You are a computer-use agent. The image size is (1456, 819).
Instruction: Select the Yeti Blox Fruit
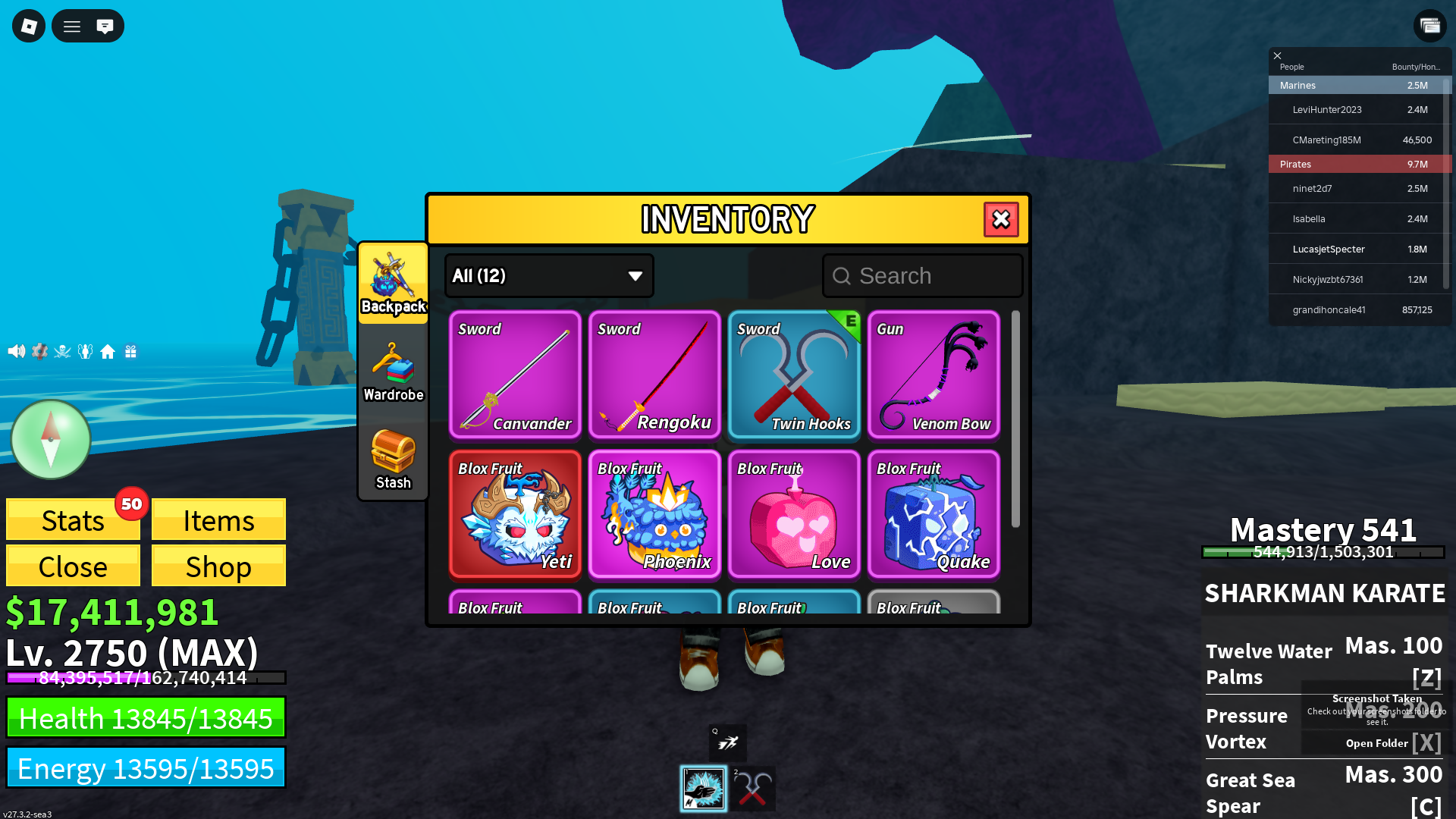pos(515,514)
